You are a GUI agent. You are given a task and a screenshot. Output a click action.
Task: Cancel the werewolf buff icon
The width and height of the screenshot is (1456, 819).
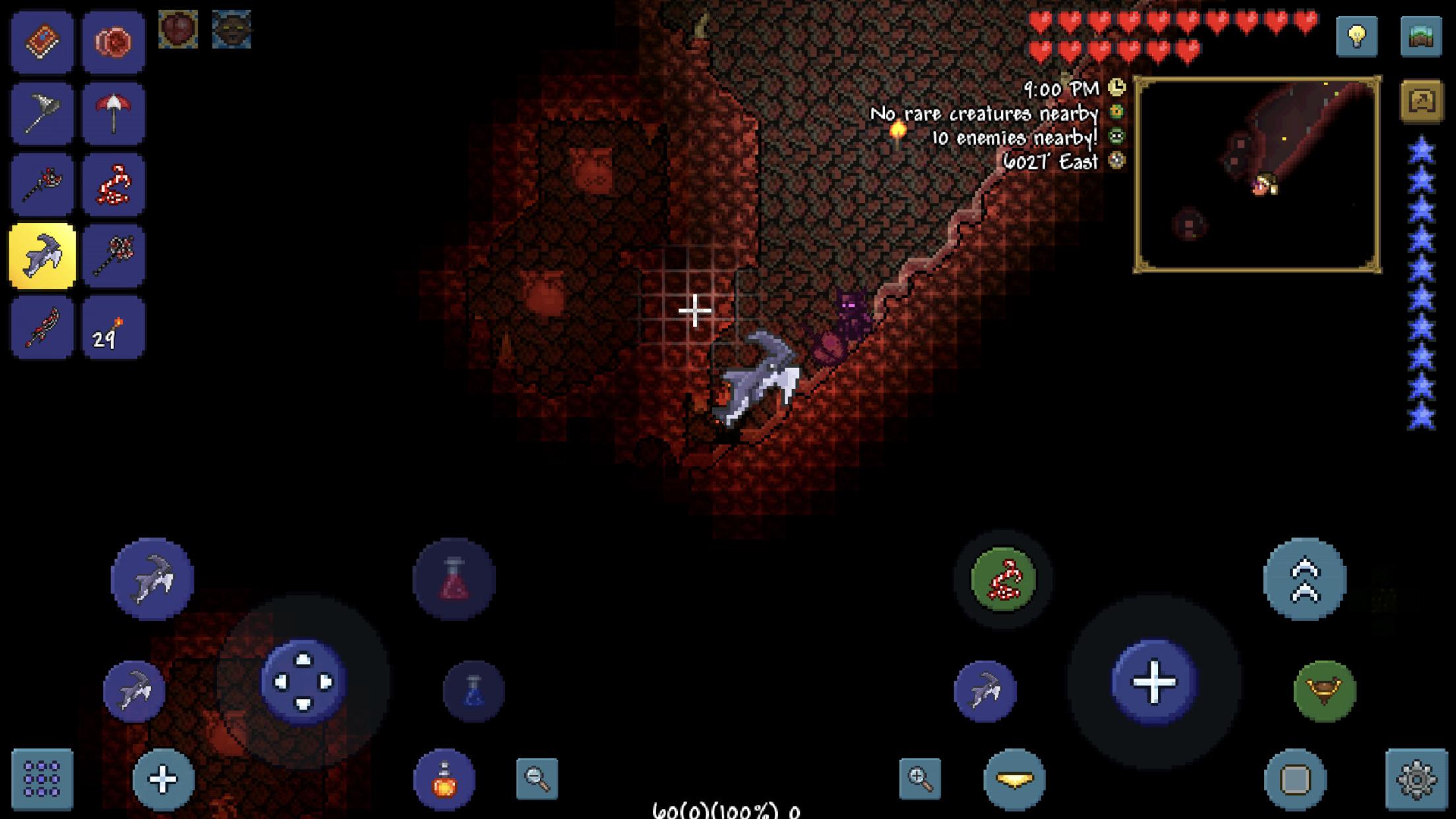pyautogui.click(x=232, y=28)
